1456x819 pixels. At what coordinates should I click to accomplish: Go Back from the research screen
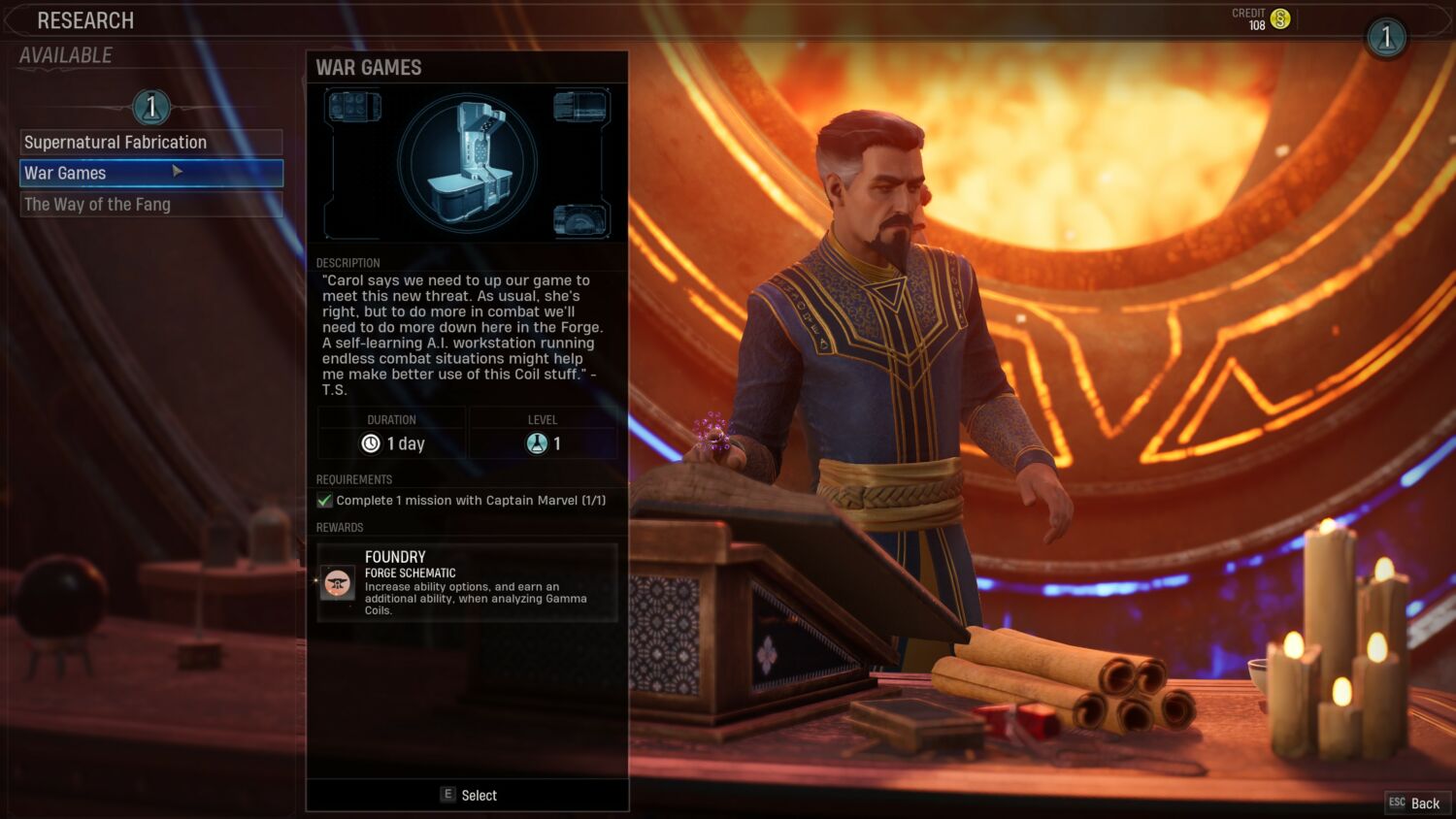[1416, 803]
